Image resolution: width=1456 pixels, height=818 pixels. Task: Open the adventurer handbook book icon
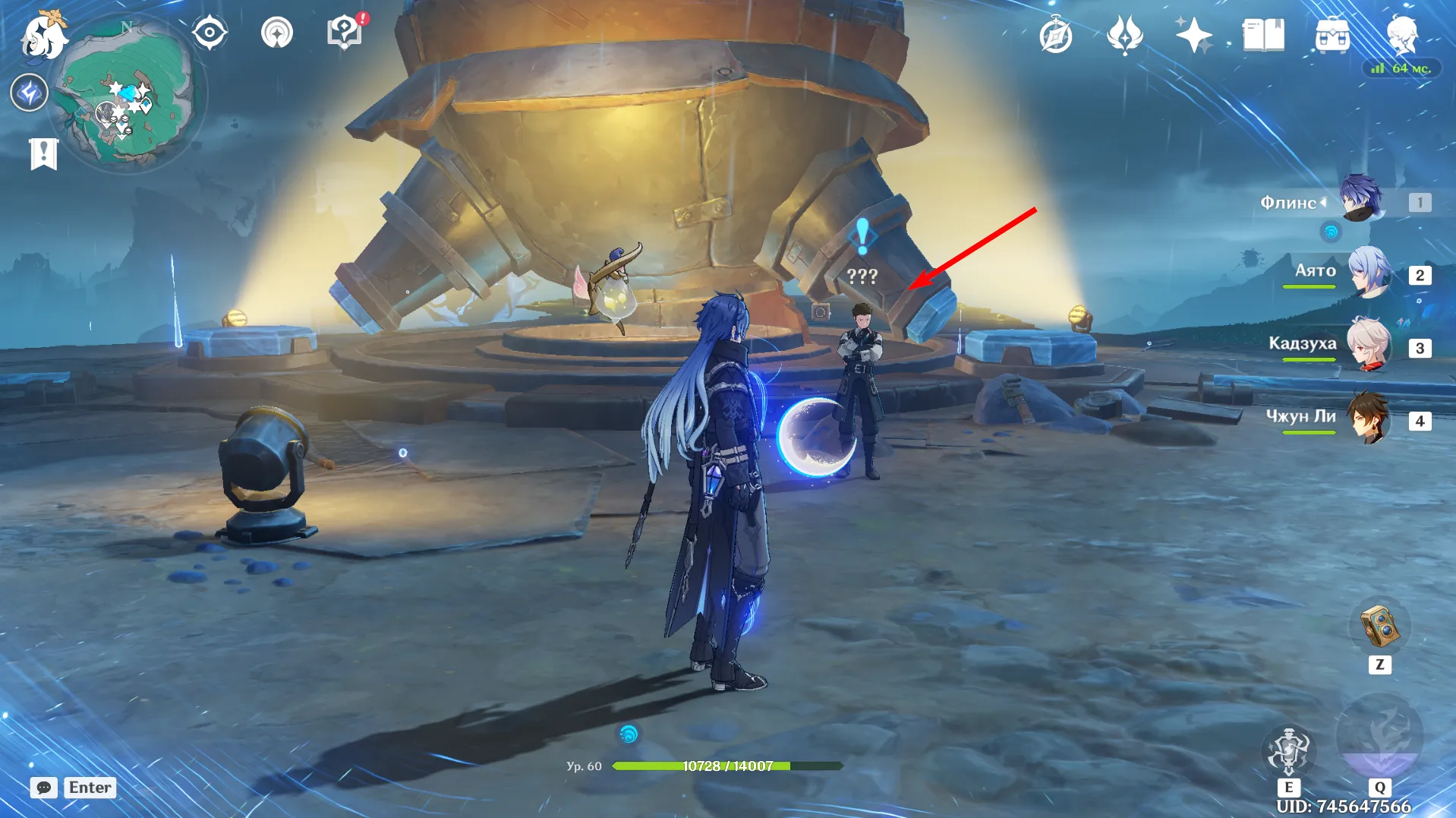[1263, 35]
